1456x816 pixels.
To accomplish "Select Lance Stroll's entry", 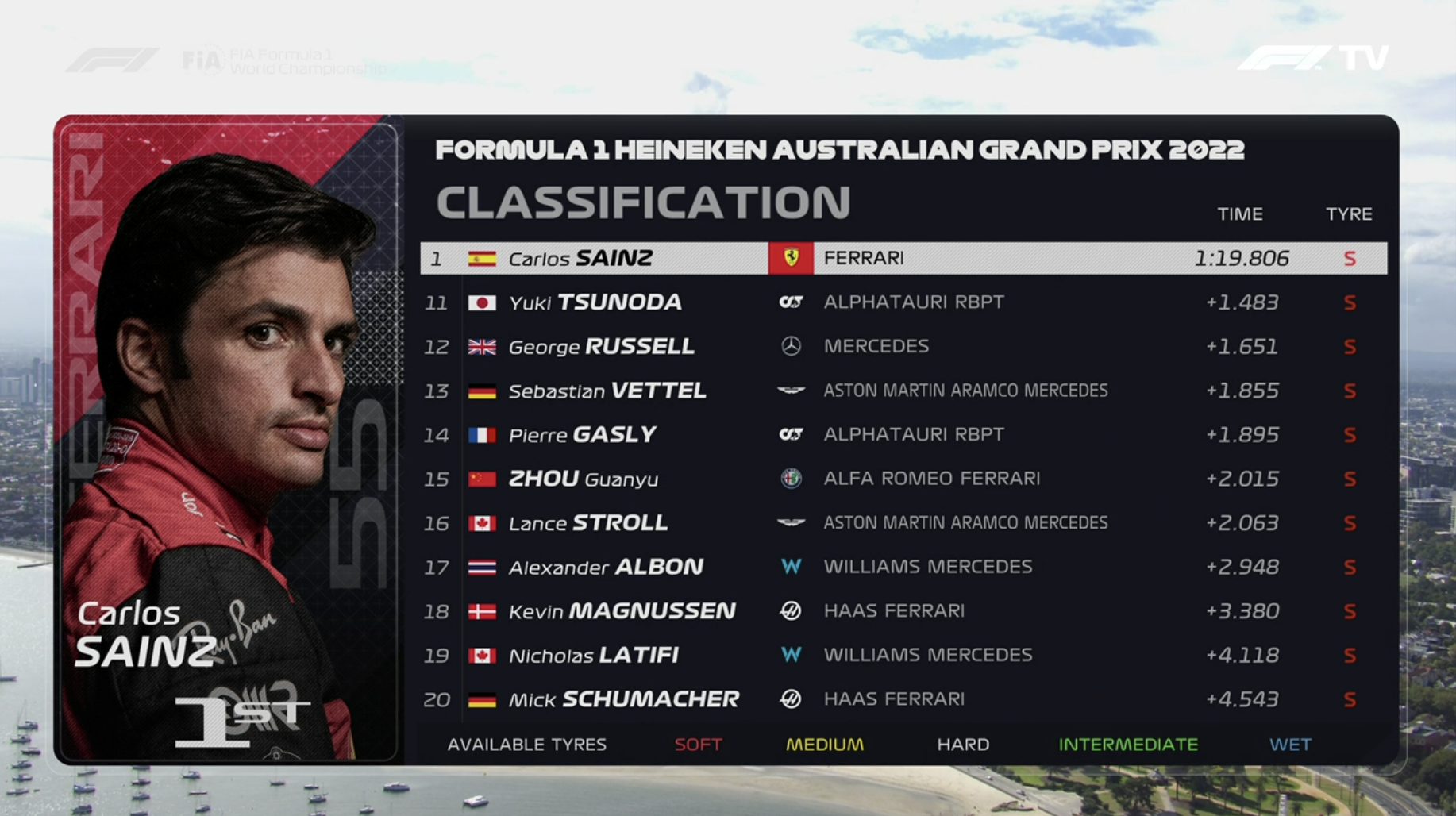I will [903, 523].
